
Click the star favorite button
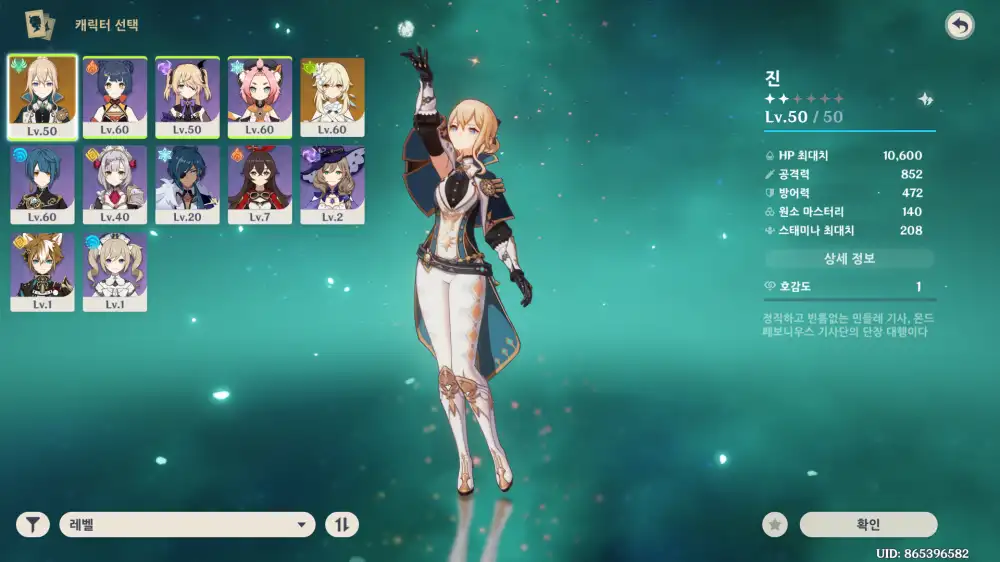pos(773,524)
